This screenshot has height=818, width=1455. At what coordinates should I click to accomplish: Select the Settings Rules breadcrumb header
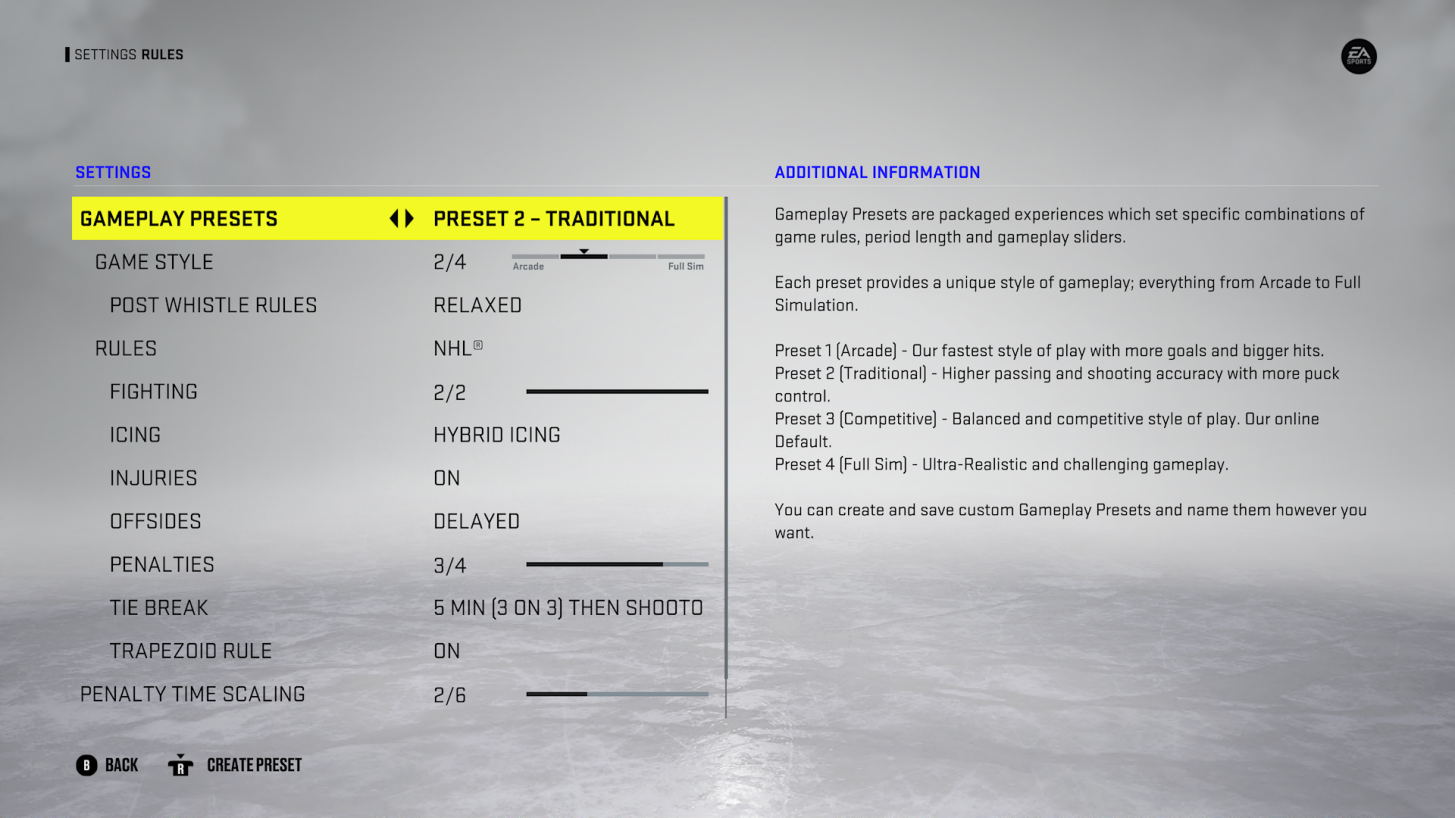[127, 54]
